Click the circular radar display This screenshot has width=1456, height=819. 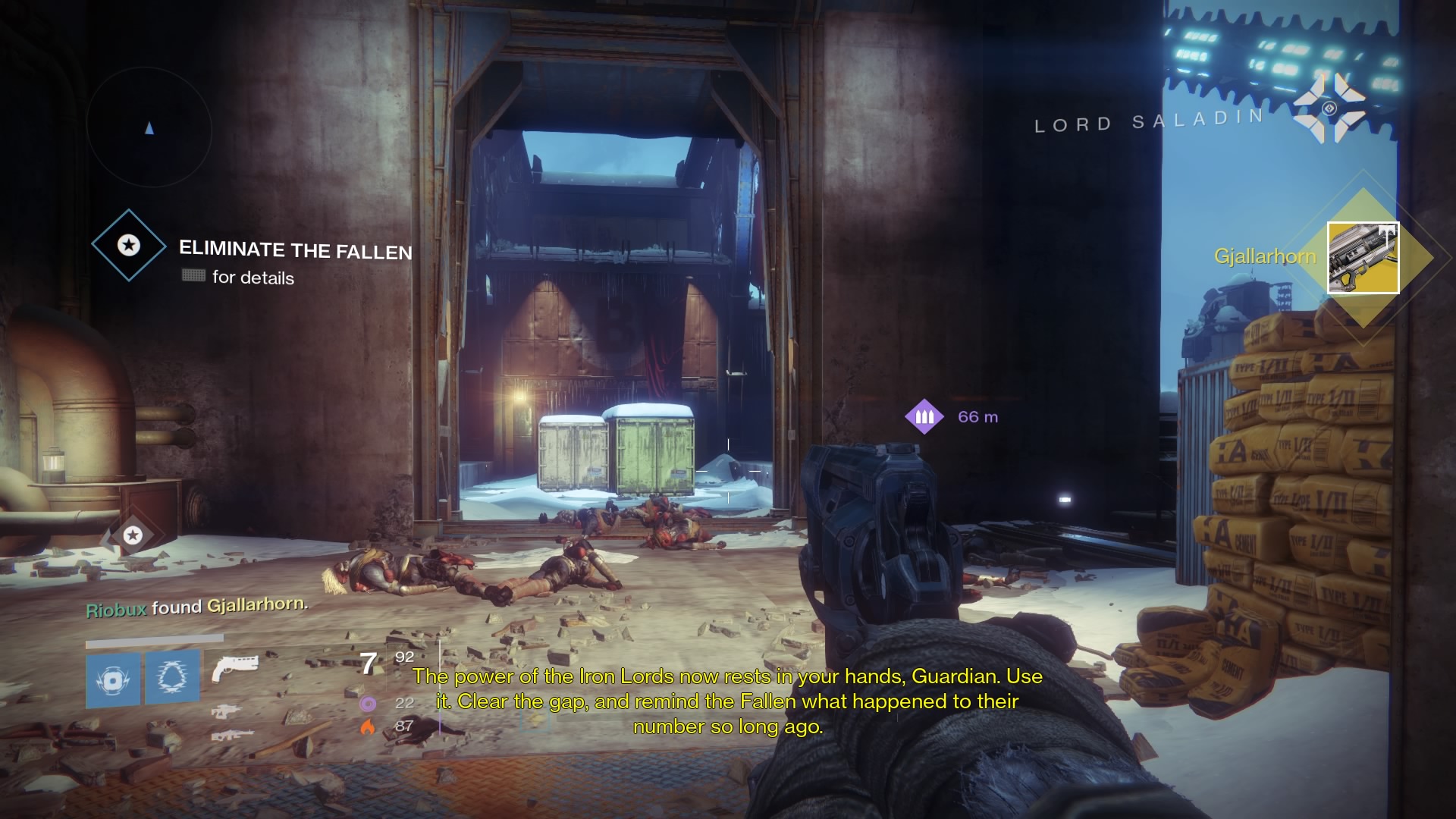click(x=149, y=127)
